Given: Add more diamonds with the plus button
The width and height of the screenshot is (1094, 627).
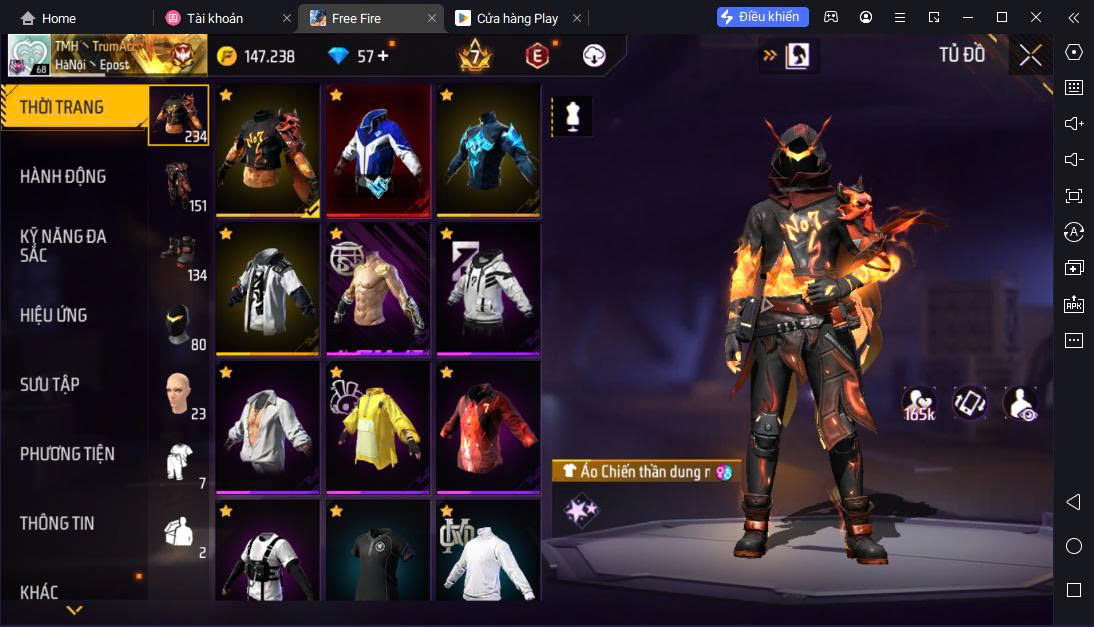Looking at the screenshot, I should (x=382, y=56).
